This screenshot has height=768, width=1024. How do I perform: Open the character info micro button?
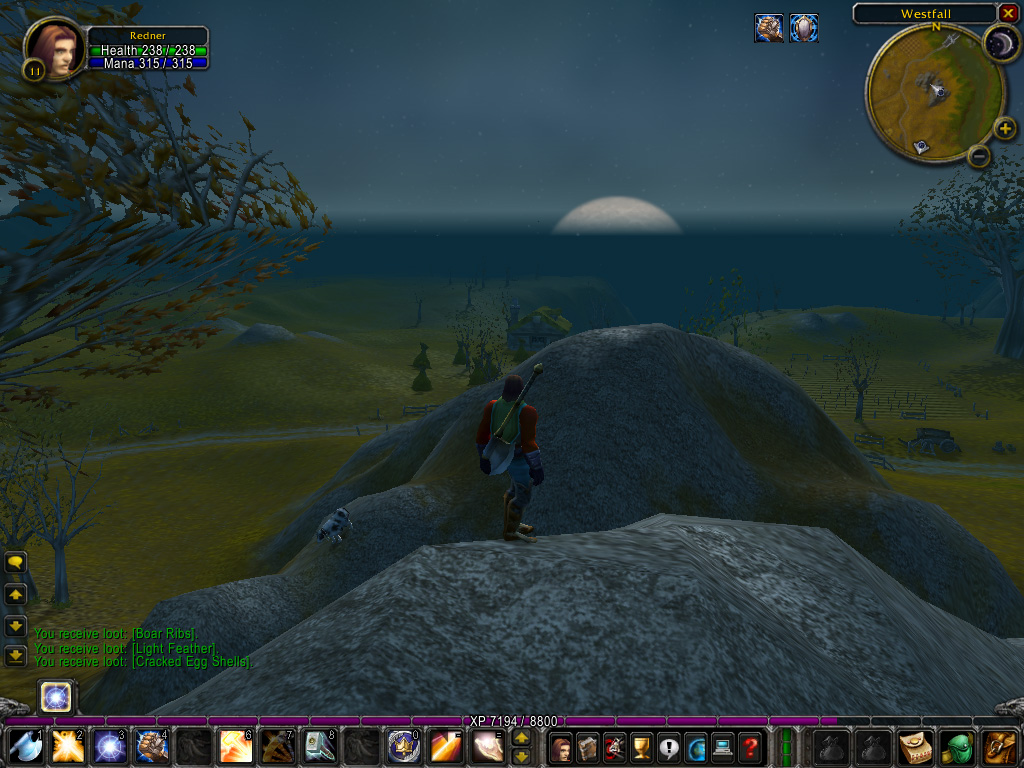pos(561,747)
